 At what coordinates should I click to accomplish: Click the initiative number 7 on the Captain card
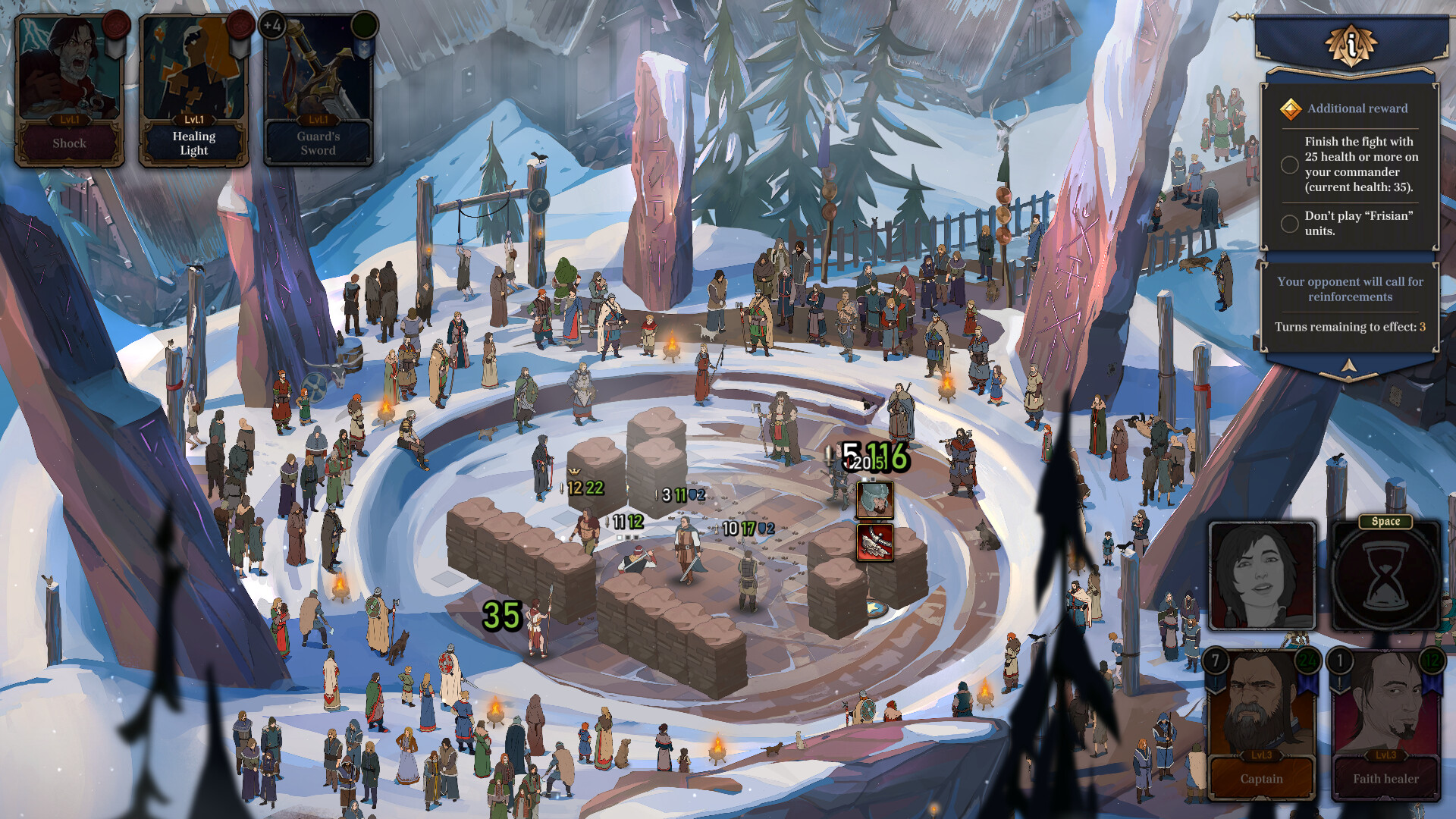tap(1216, 661)
